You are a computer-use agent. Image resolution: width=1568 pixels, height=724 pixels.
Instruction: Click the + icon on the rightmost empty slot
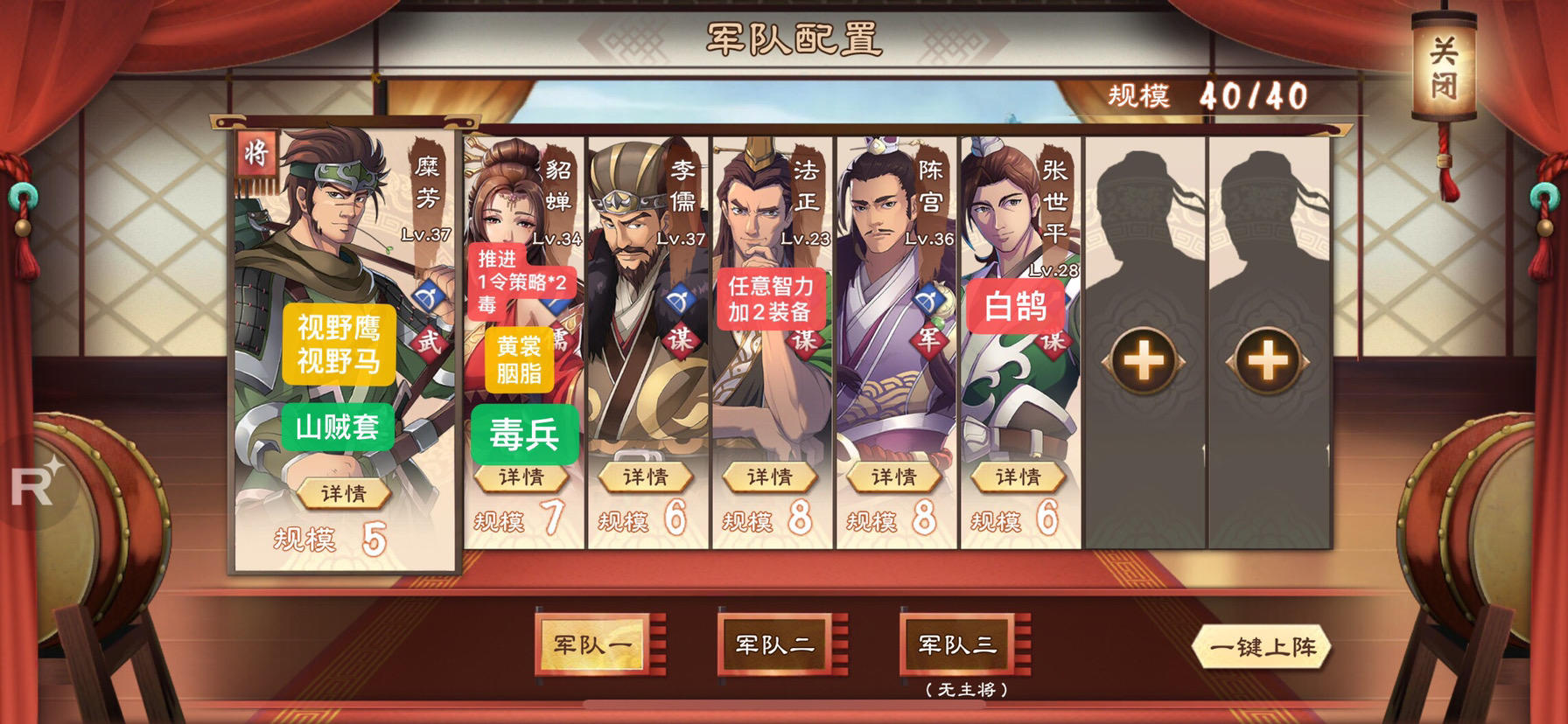point(1267,359)
